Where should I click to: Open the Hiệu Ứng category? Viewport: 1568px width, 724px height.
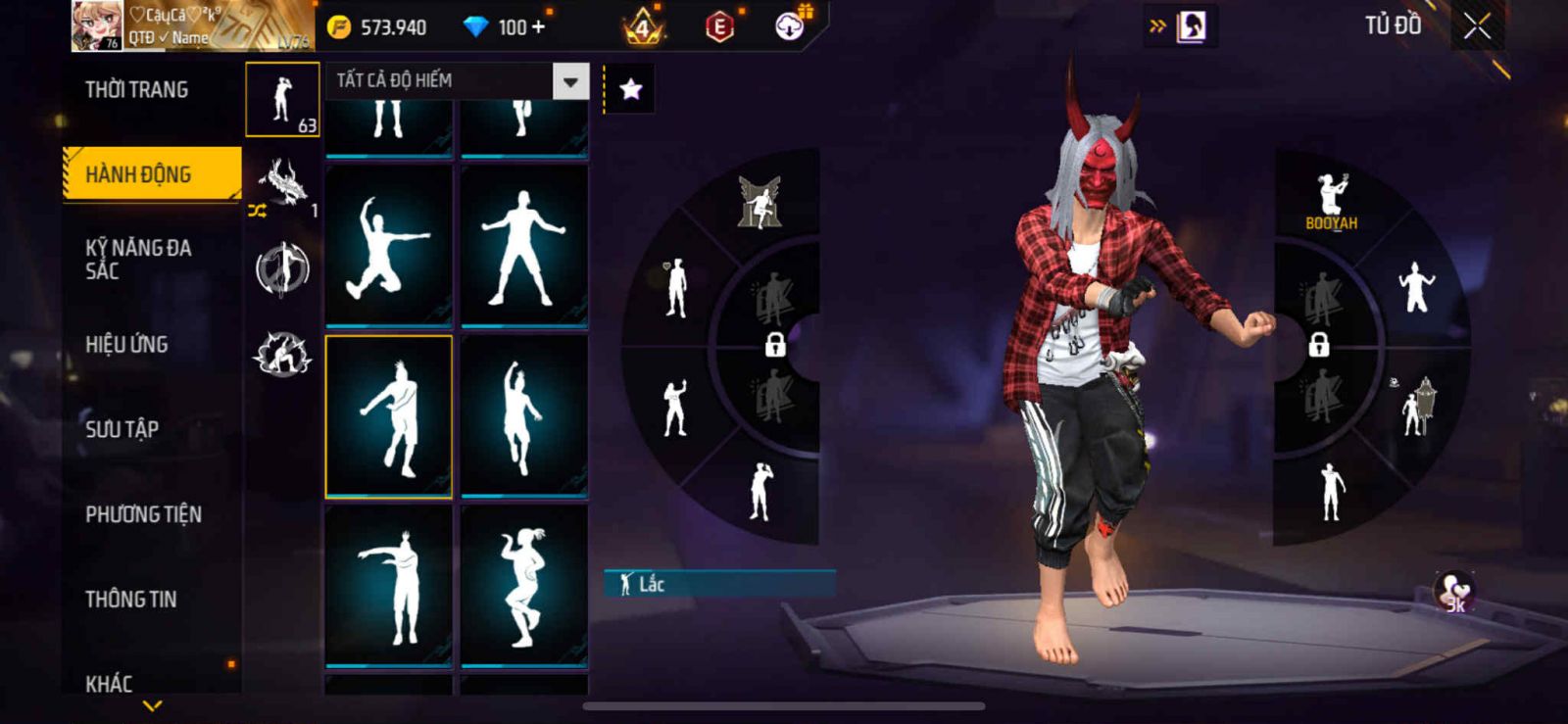click(x=126, y=344)
